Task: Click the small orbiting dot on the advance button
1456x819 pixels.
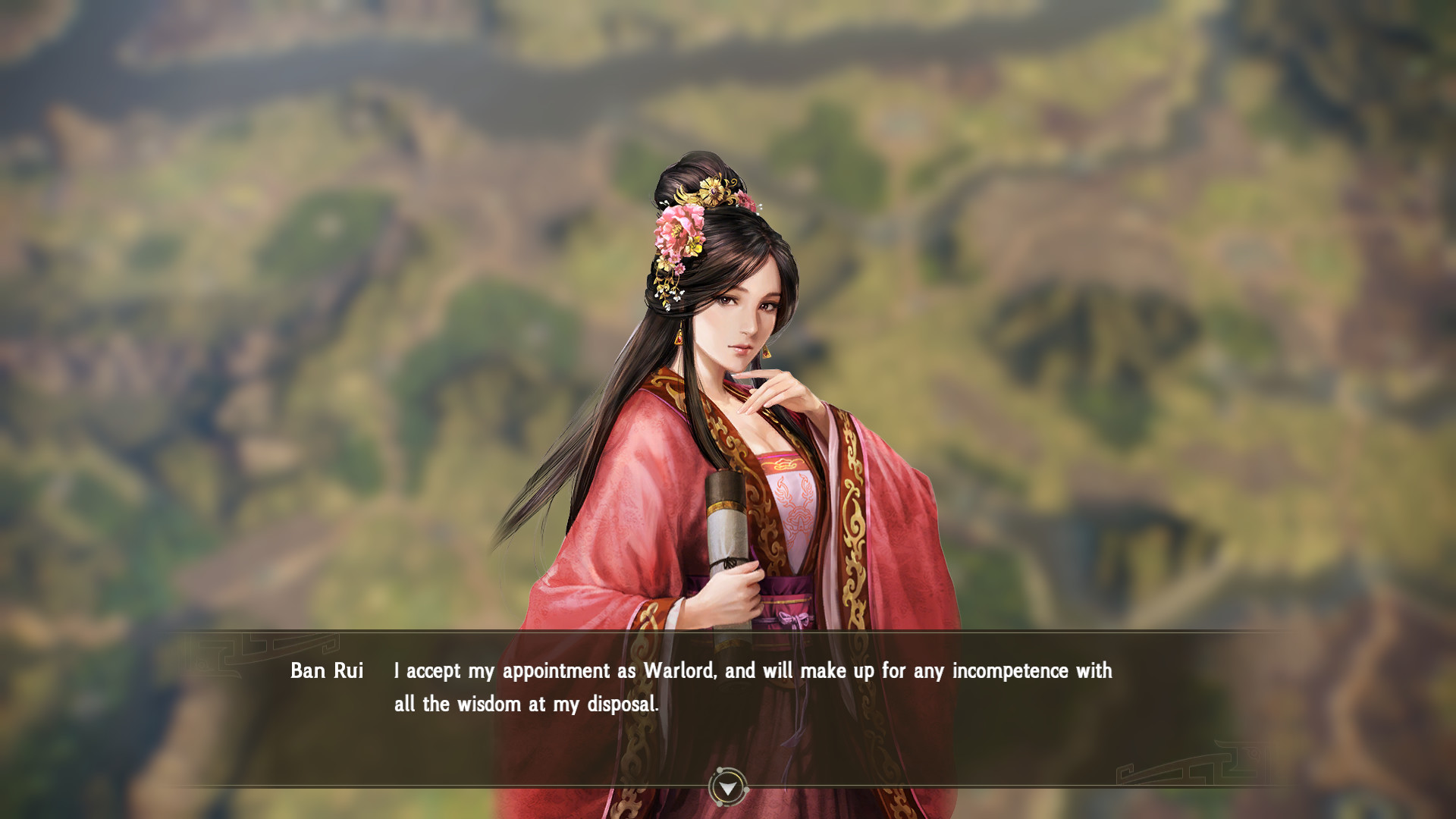Action: click(x=719, y=770)
